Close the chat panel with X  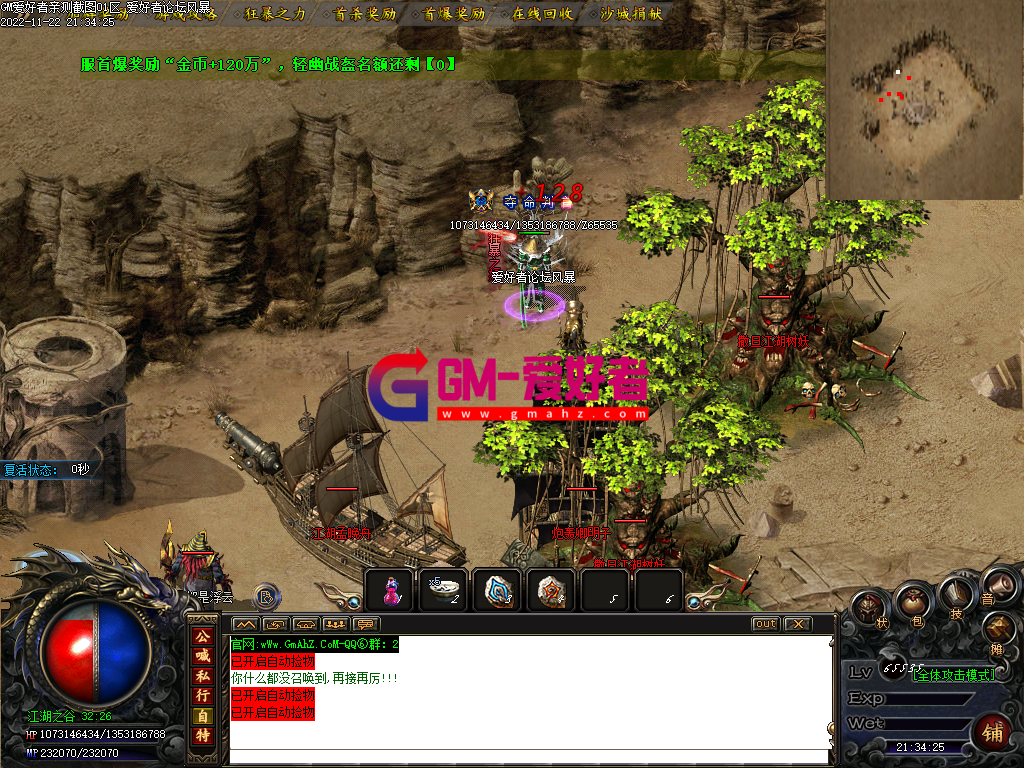pos(797,624)
